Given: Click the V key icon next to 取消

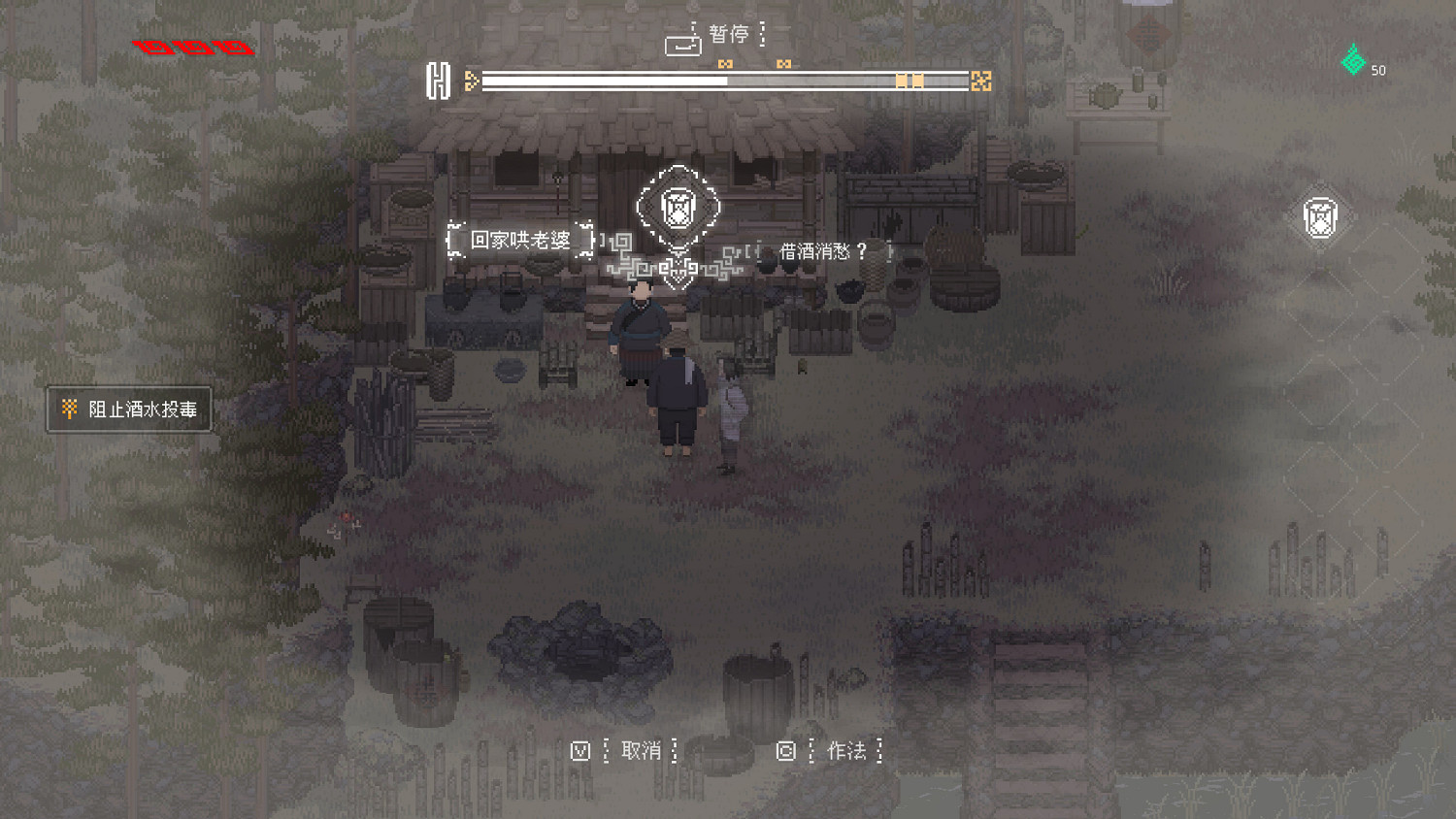Looking at the screenshot, I should [580, 750].
